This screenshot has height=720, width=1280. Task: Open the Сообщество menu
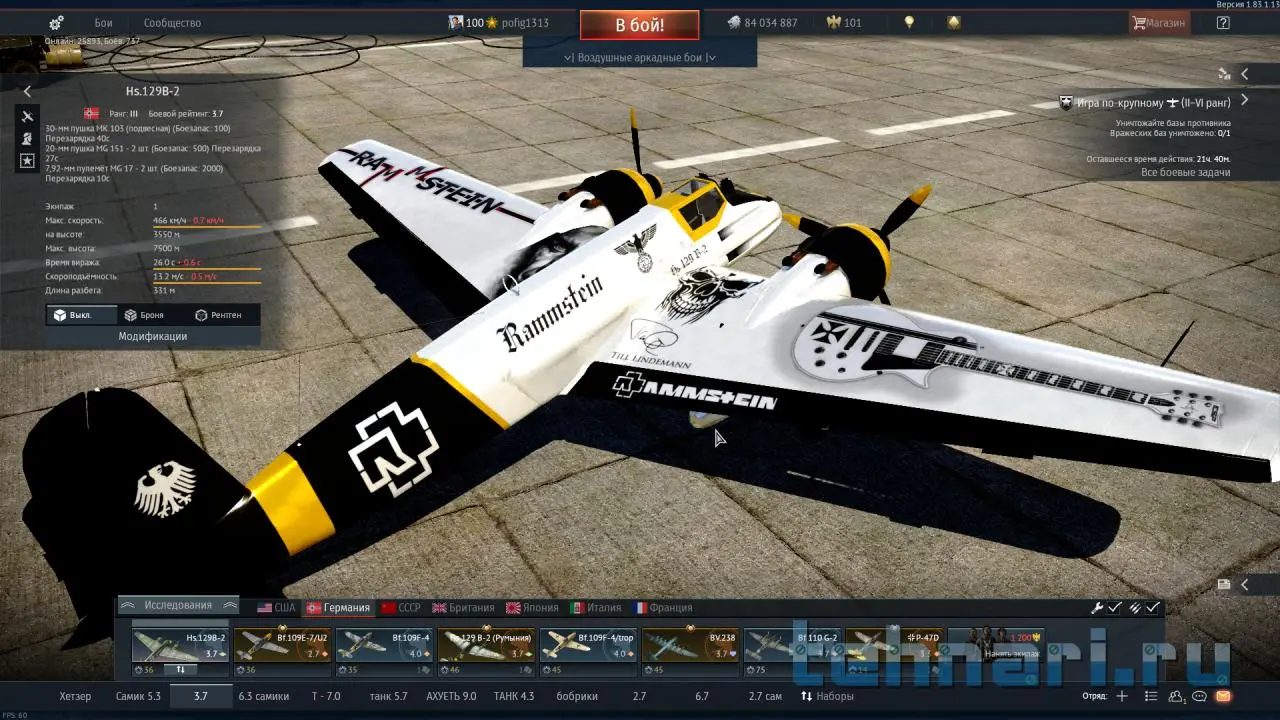click(x=172, y=23)
